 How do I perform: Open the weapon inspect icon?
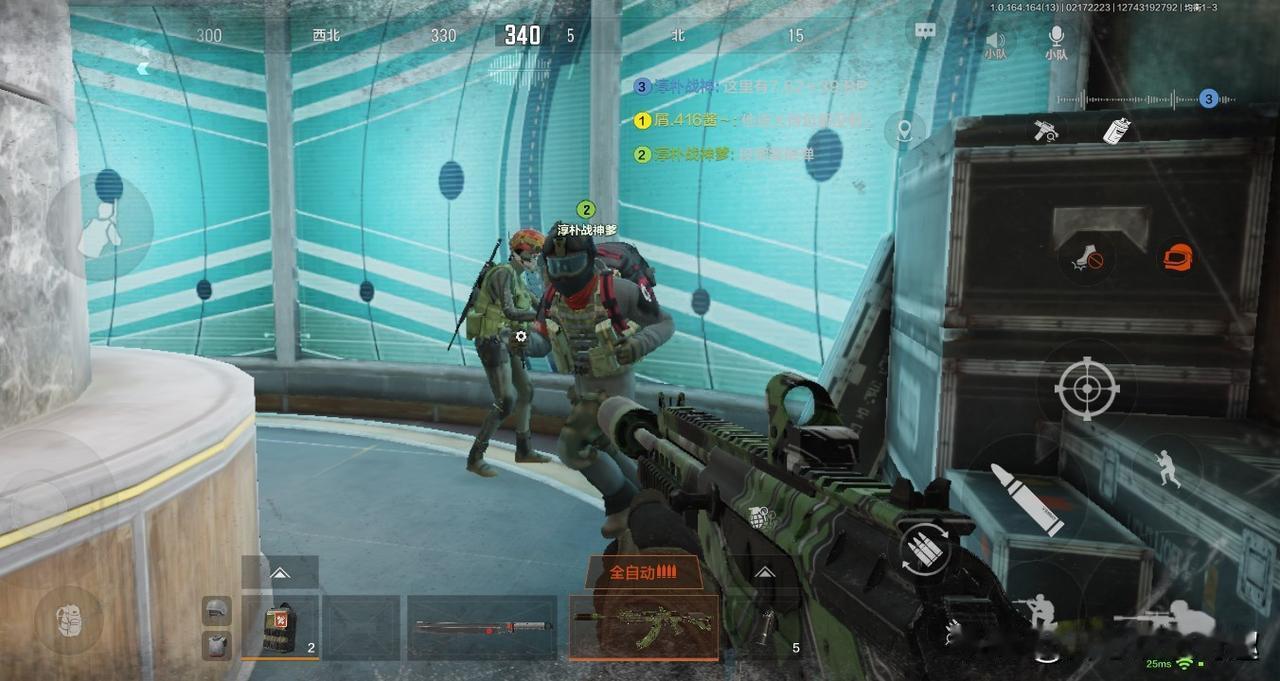coord(1047,130)
